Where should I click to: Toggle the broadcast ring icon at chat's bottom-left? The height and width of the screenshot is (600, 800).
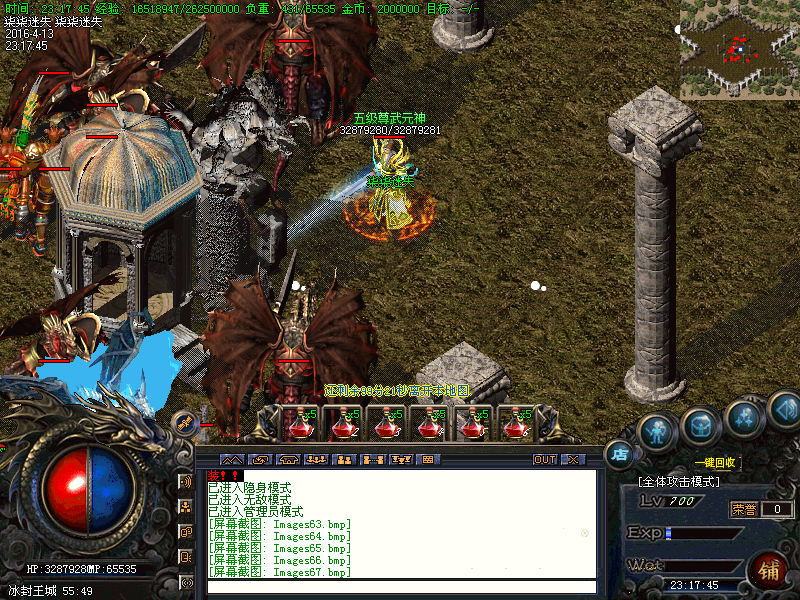pos(186,582)
